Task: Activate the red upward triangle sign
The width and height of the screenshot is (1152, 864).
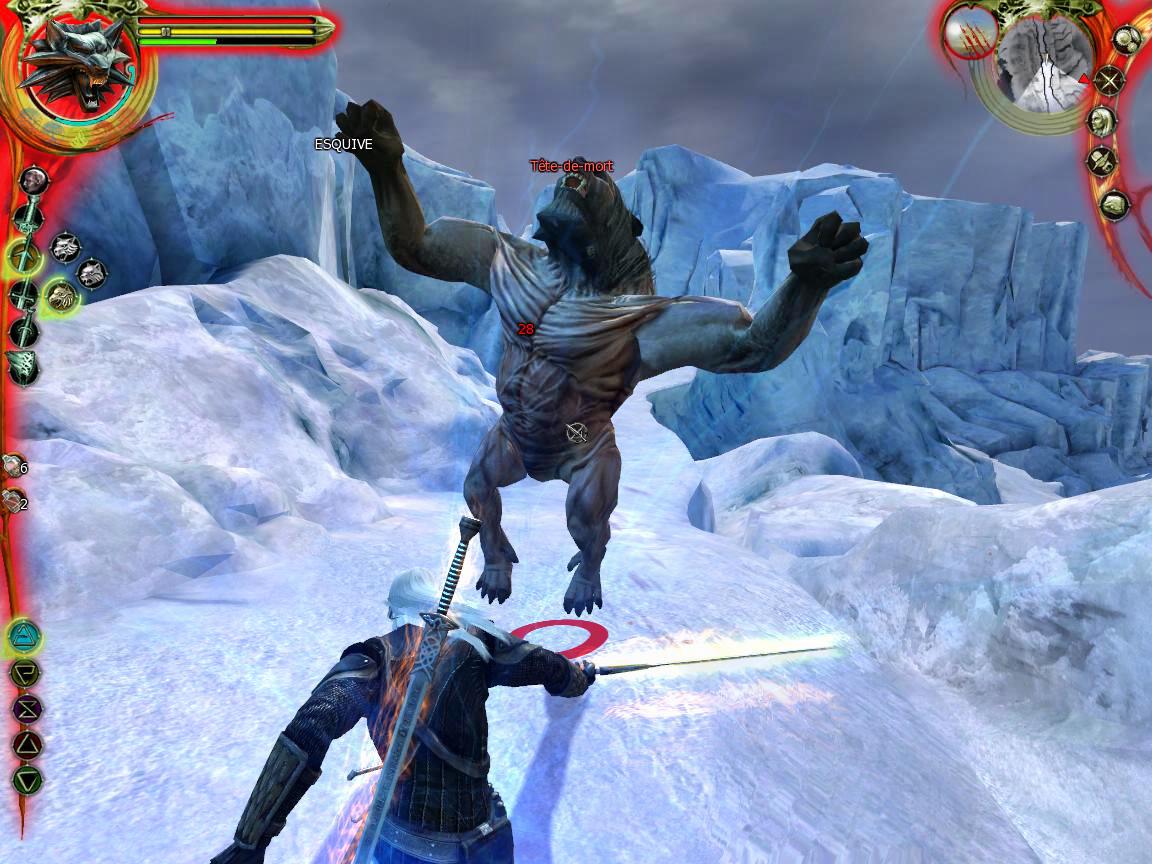Action: click(26, 743)
